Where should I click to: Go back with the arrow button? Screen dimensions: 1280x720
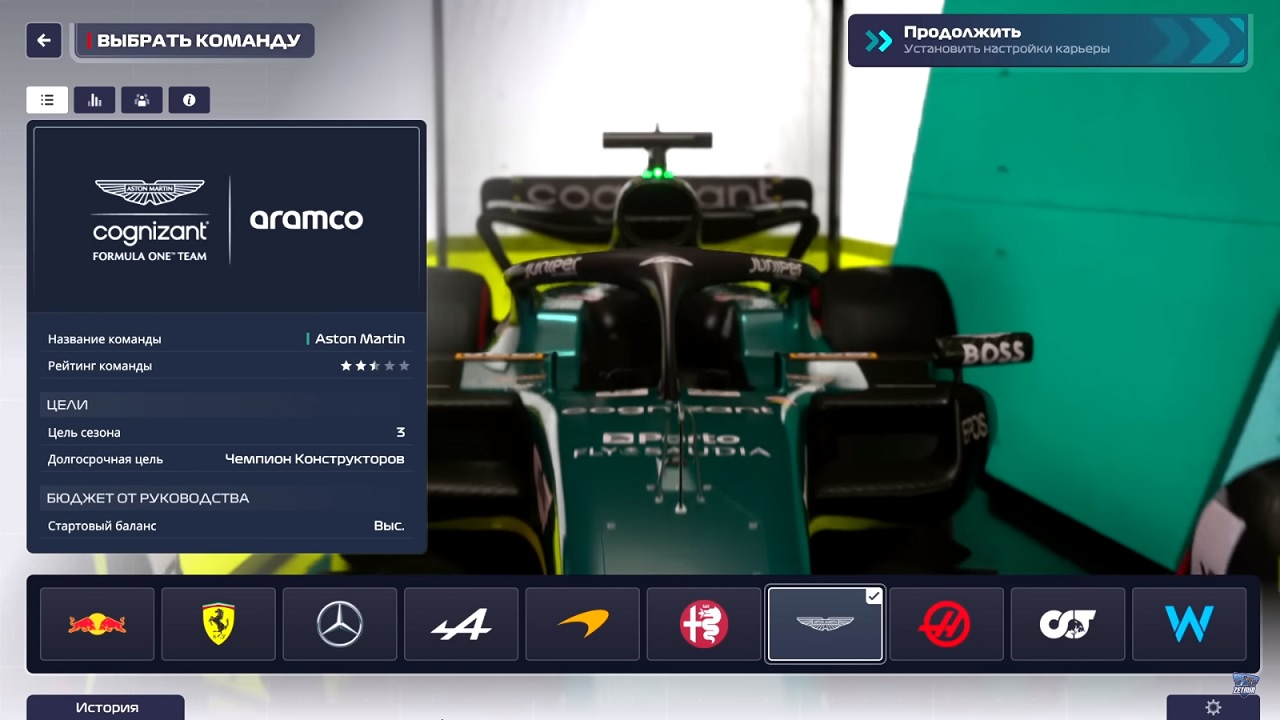pyautogui.click(x=41, y=40)
